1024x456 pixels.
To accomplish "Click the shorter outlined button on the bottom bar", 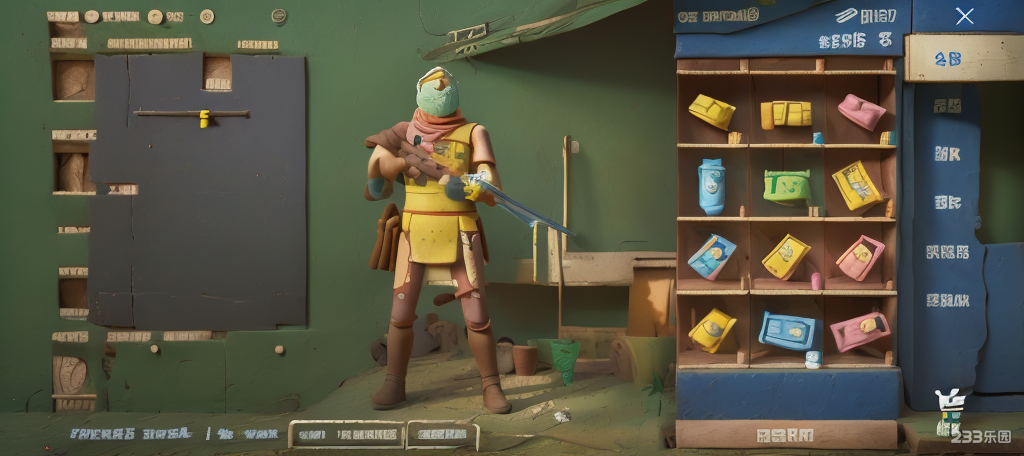I will tap(442, 435).
